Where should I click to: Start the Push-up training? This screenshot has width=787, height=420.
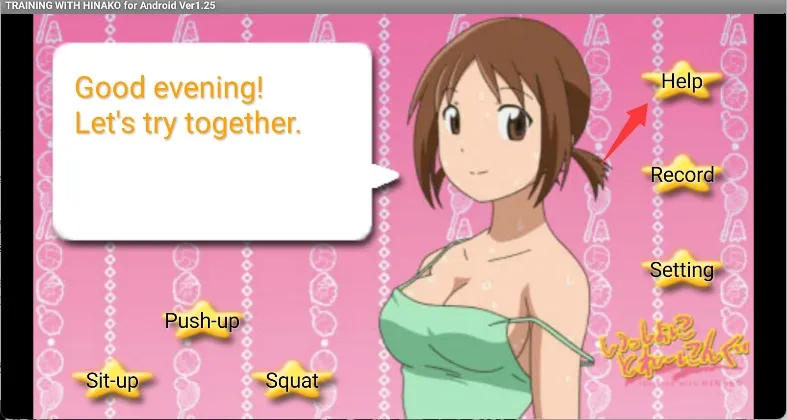pyautogui.click(x=202, y=321)
